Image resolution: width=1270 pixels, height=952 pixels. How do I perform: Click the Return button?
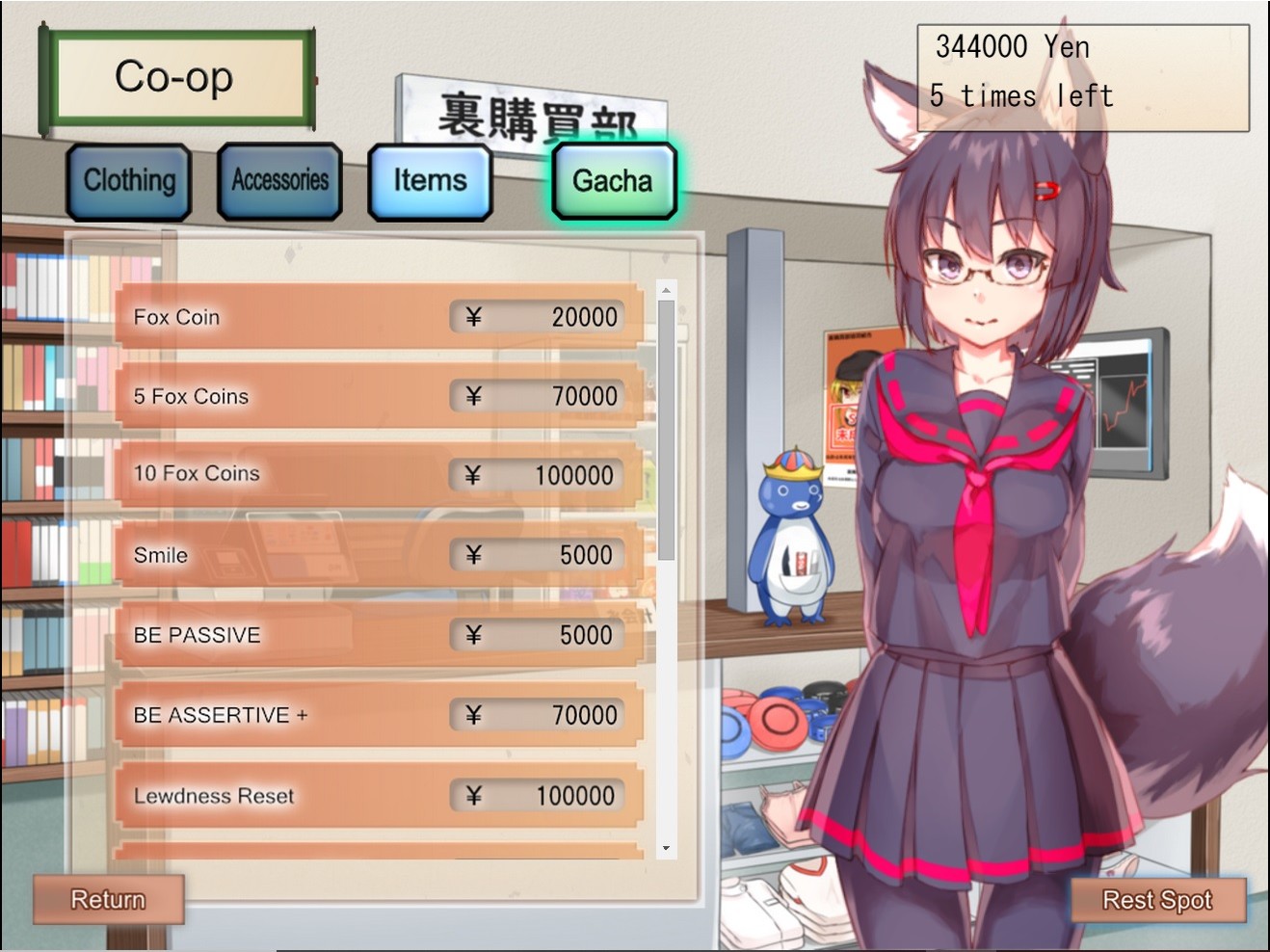[107, 899]
